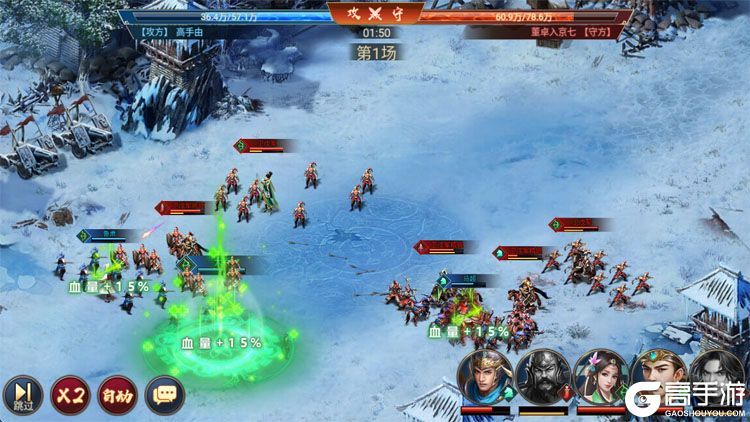Open the chat speech bubble button

165,396
